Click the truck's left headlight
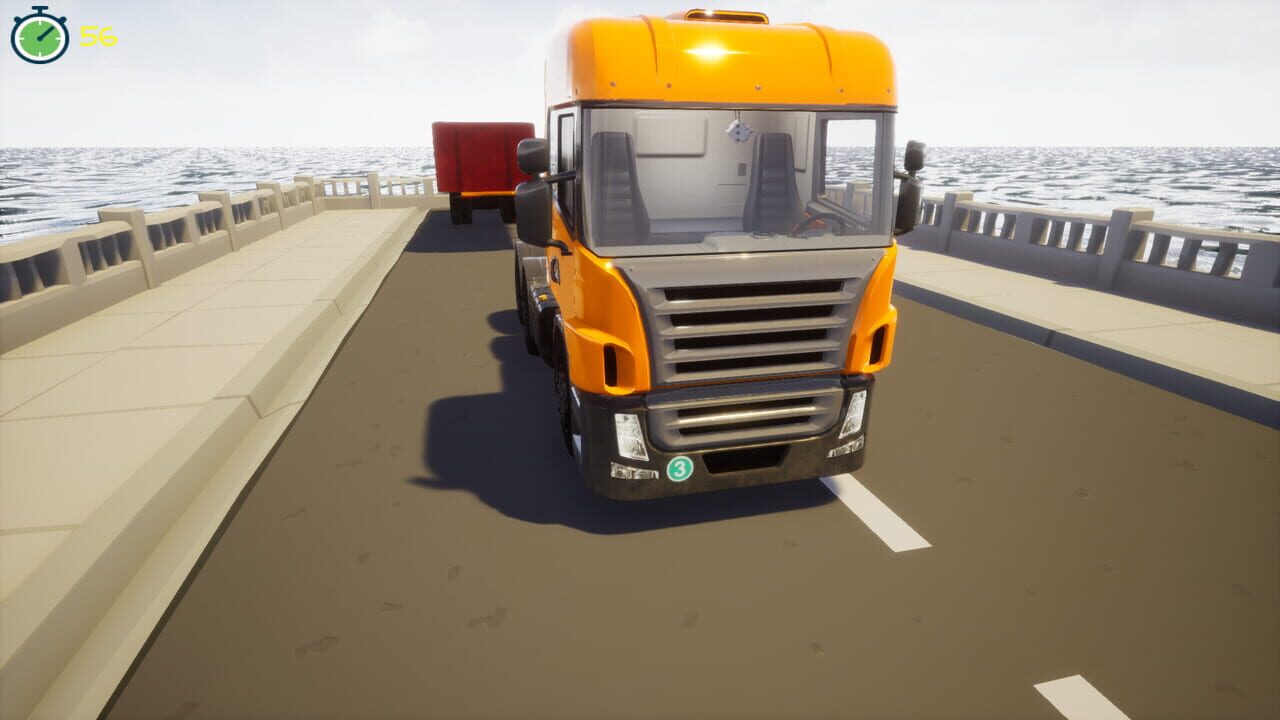The height and width of the screenshot is (720, 1280). click(629, 436)
